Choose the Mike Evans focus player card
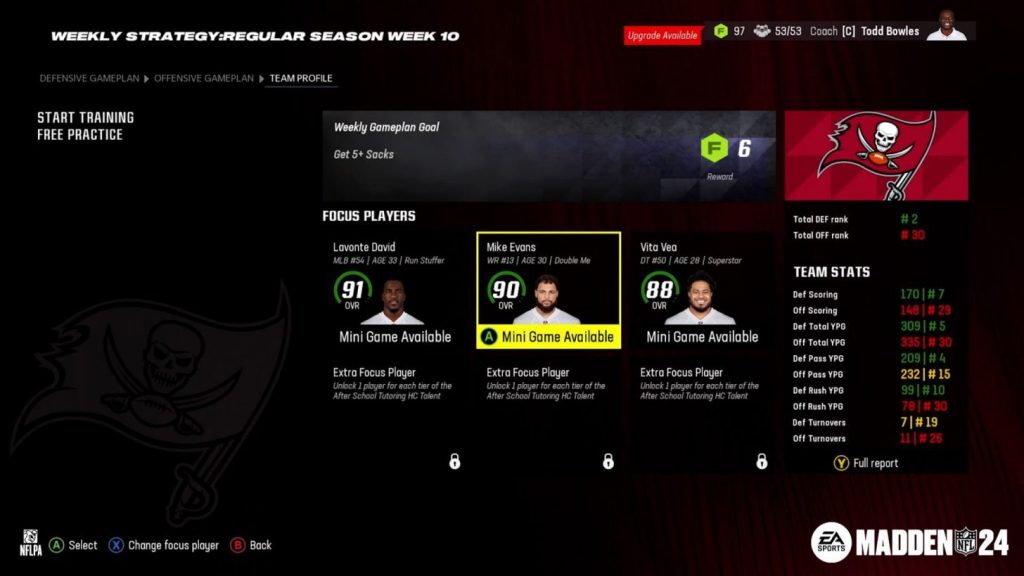Image resolution: width=1024 pixels, height=576 pixels. click(x=548, y=291)
